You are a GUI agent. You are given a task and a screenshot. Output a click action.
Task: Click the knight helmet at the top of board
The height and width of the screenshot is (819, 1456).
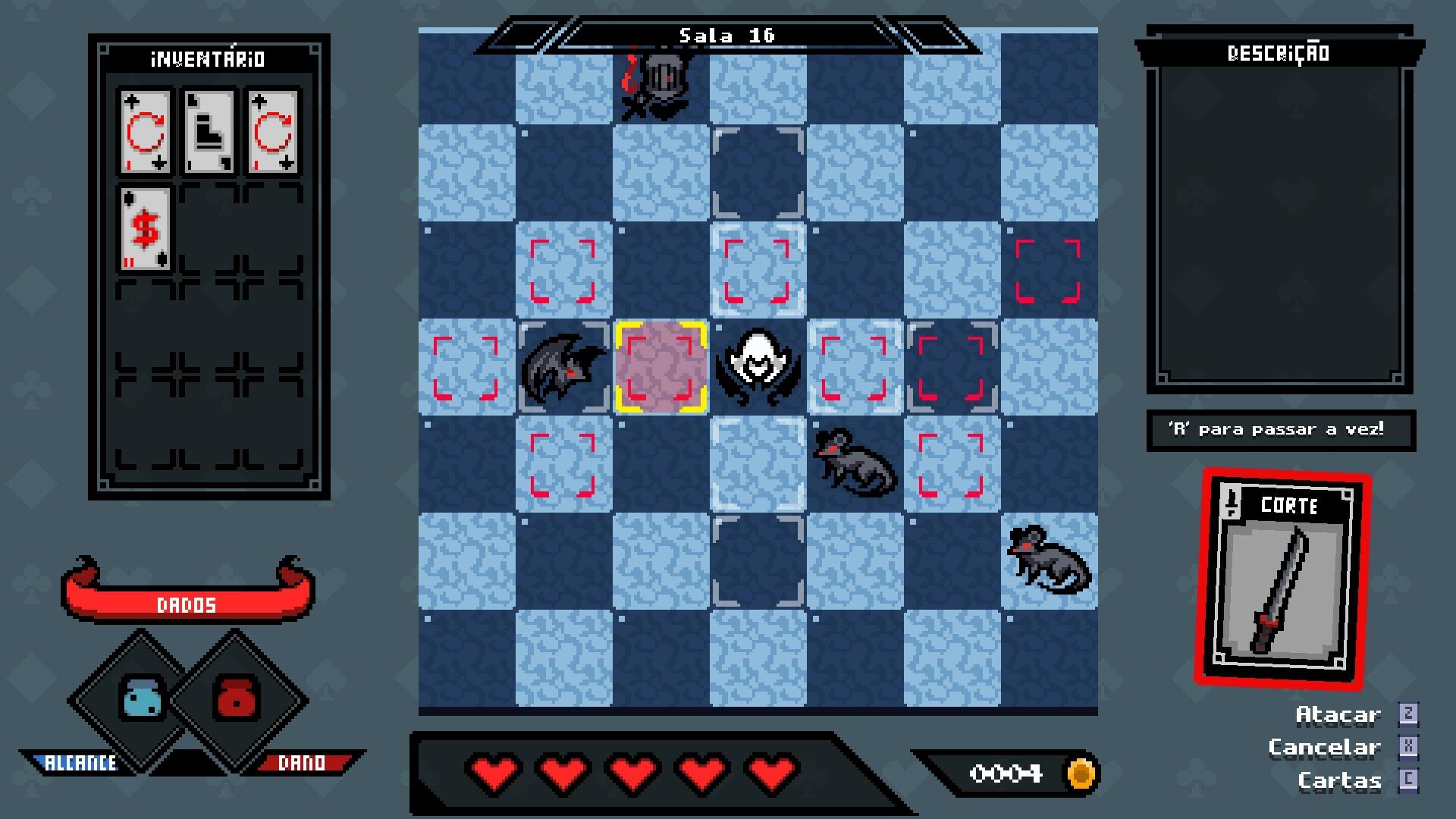[x=661, y=83]
